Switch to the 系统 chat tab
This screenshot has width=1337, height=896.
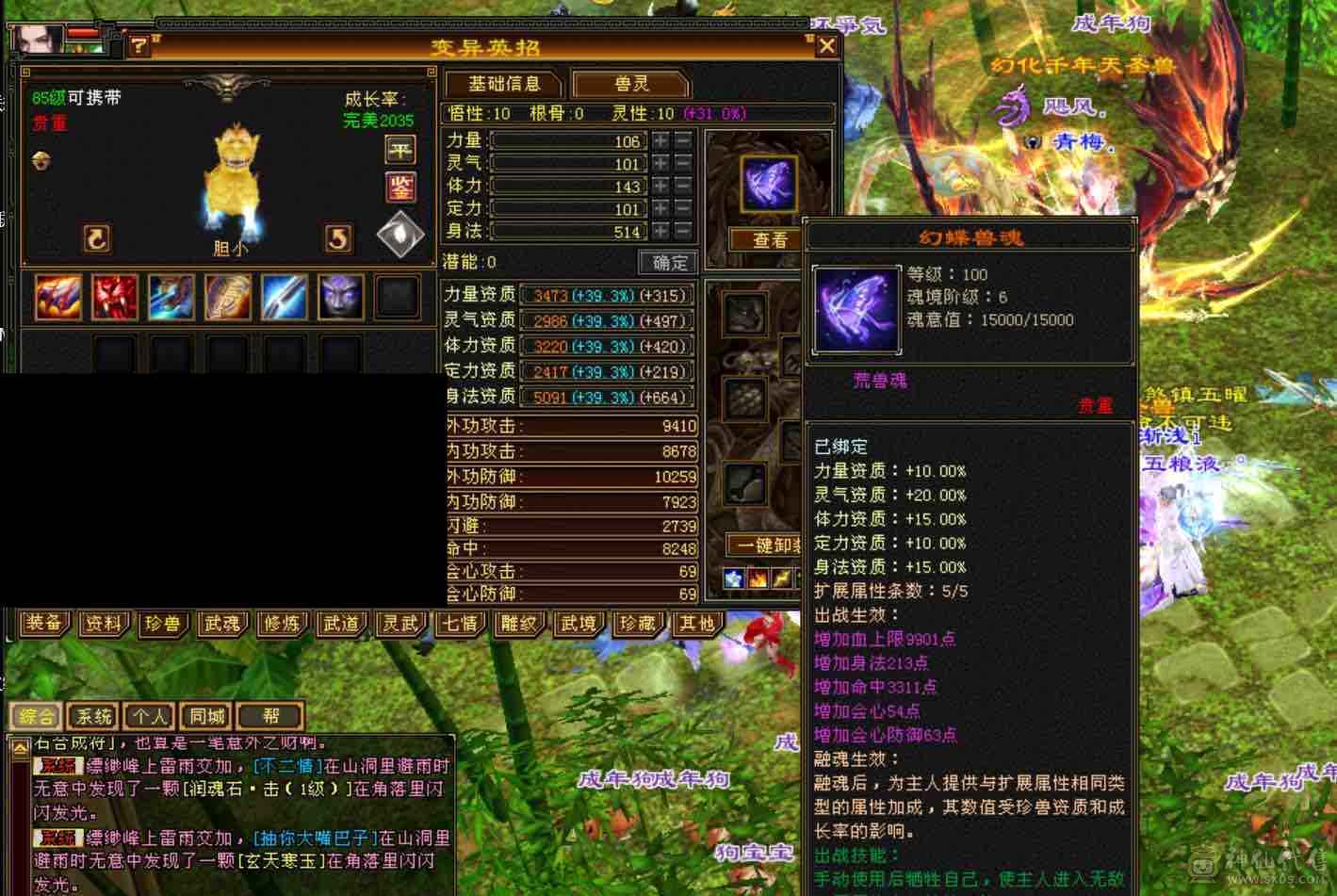pos(92,716)
